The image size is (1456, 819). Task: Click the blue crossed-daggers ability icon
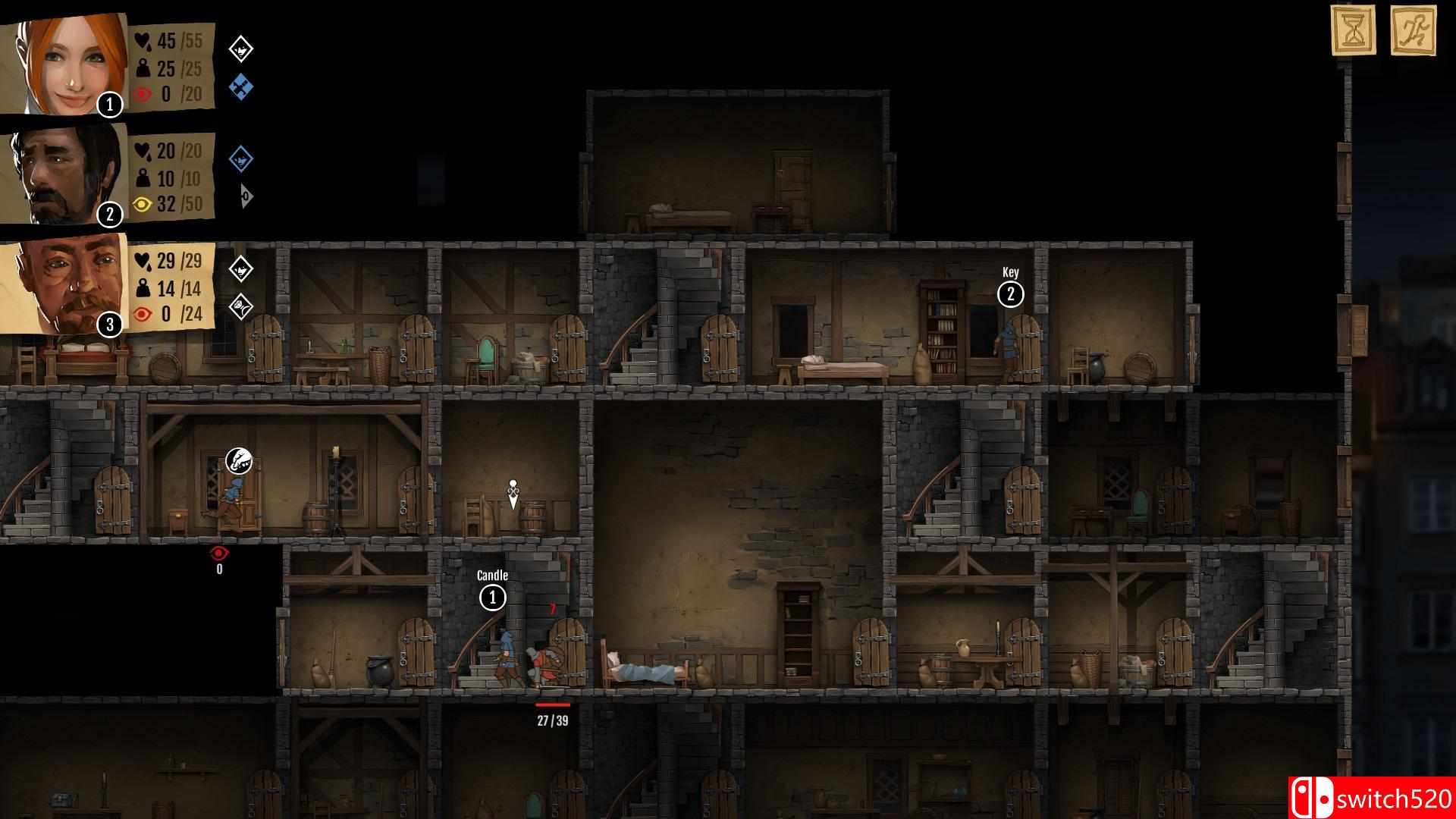[x=240, y=89]
